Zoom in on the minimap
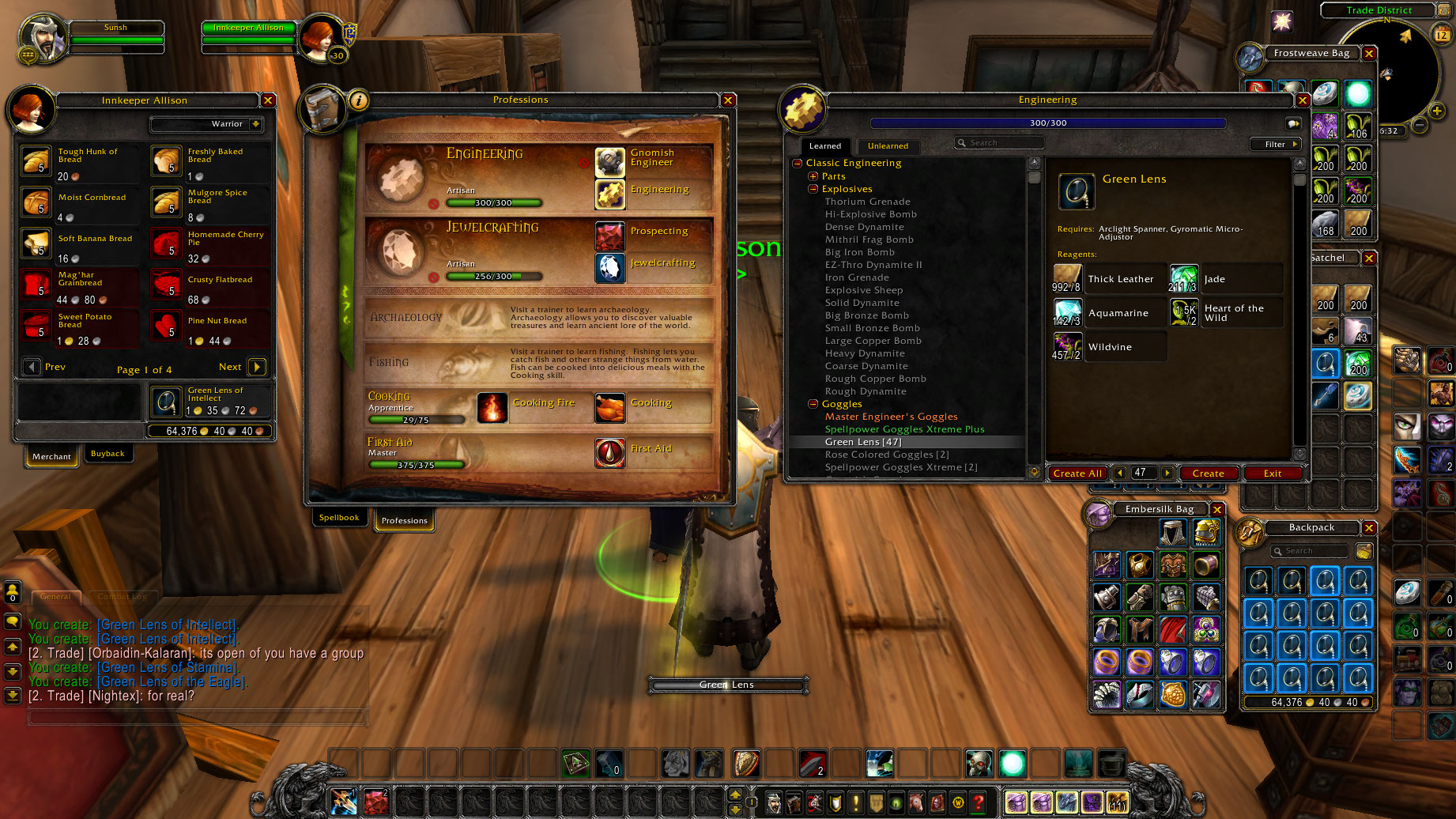 [1436, 111]
